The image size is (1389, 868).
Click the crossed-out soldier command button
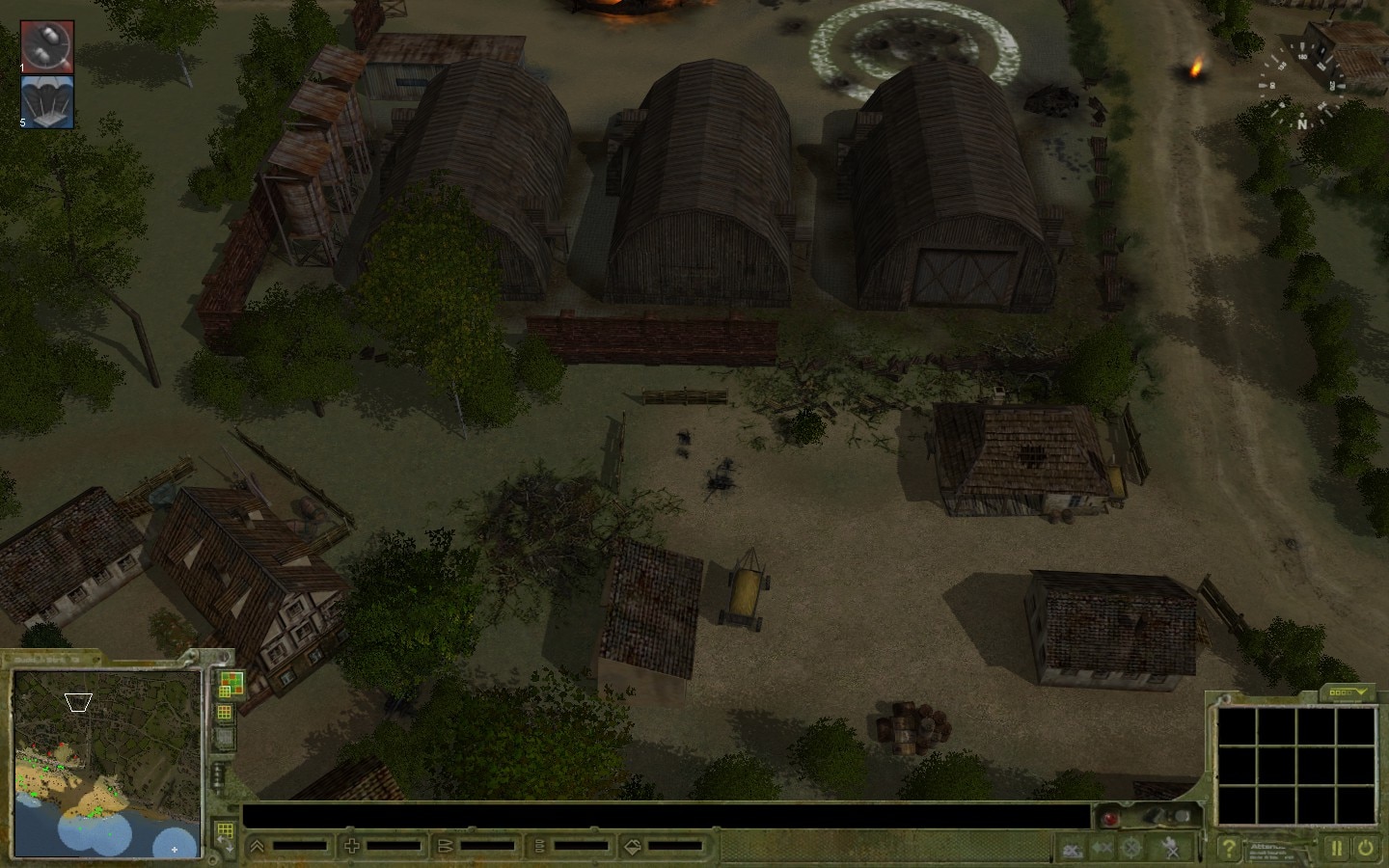(x=1170, y=849)
